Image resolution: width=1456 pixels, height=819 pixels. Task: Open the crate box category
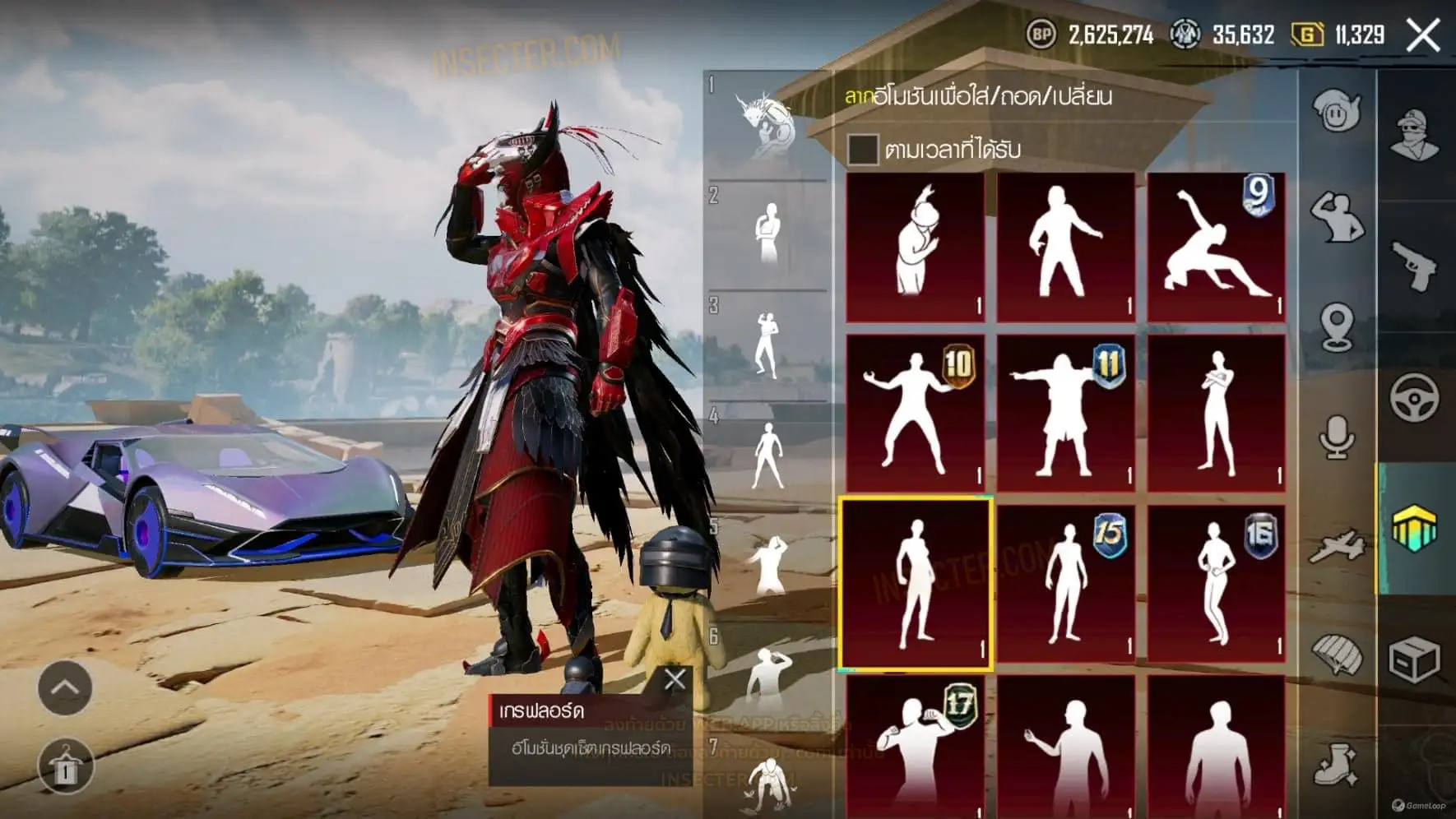(1414, 659)
